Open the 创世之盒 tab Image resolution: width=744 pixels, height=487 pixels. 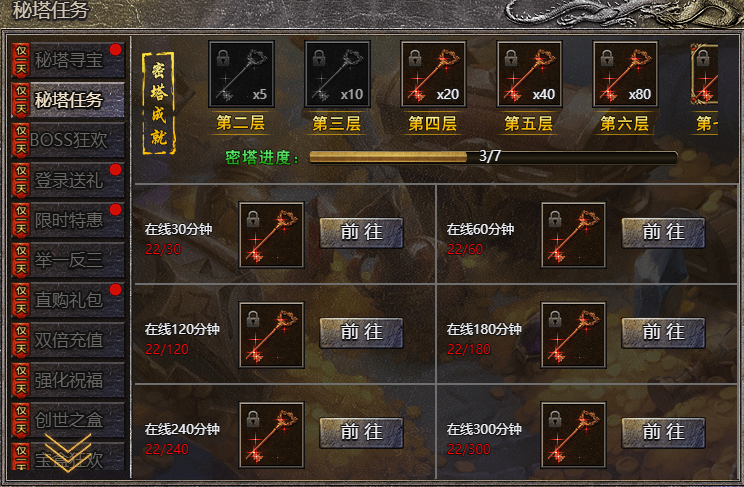pos(68,420)
